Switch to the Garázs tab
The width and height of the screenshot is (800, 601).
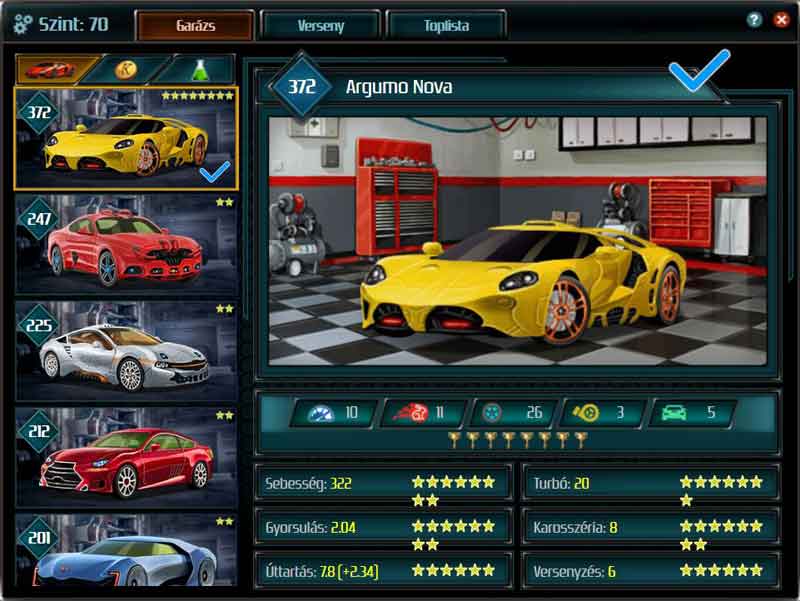pyautogui.click(x=195, y=25)
